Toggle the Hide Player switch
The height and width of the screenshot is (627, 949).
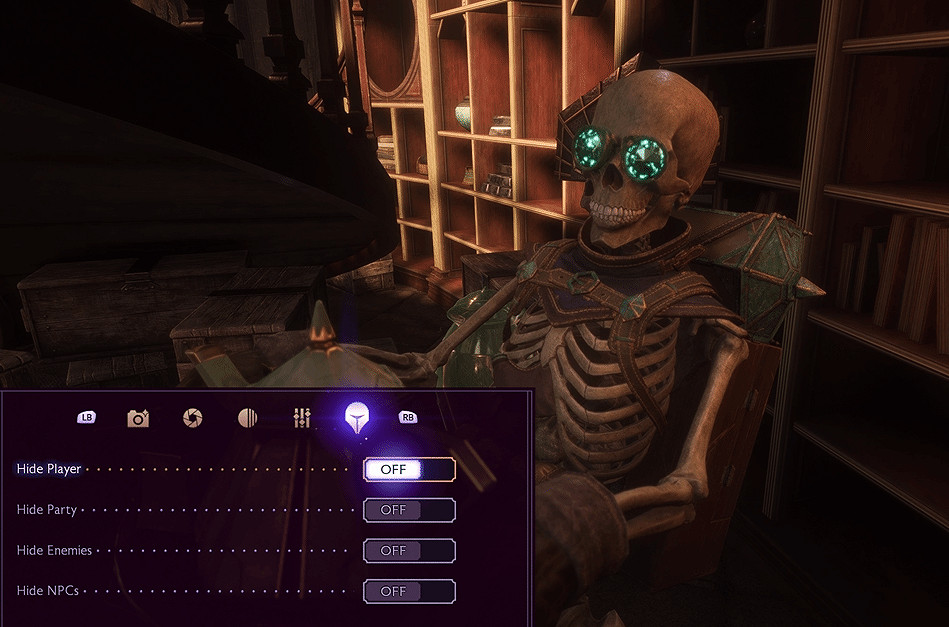[x=409, y=470]
